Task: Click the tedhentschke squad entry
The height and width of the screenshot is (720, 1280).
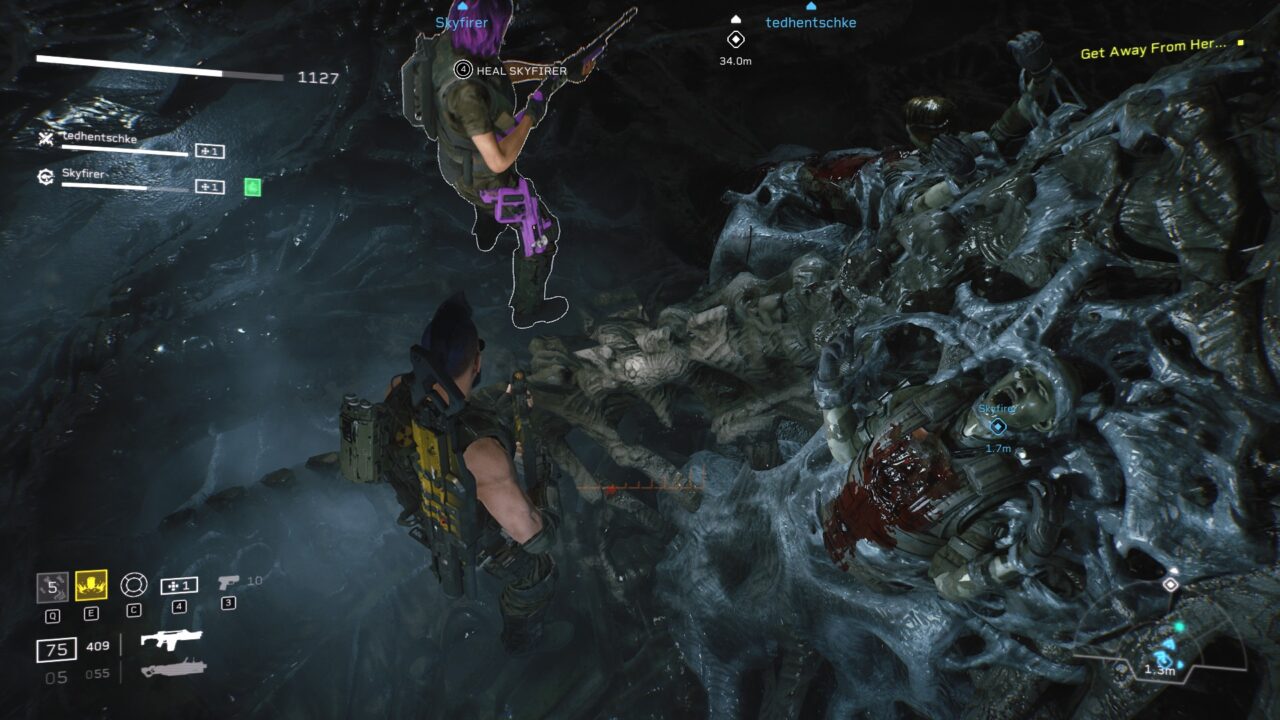Action: pos(99,139)
